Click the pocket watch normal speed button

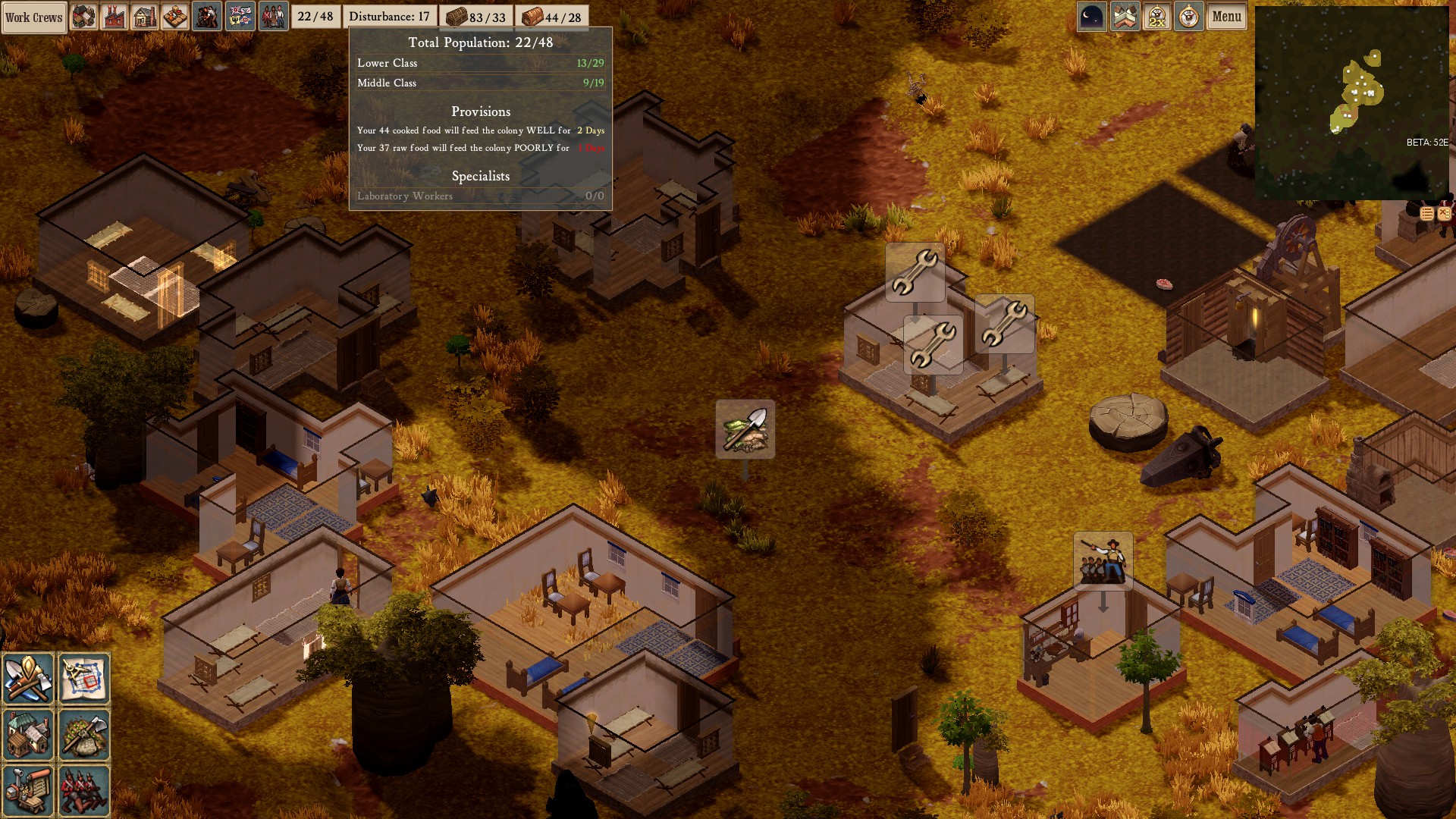click(1188, 17)
